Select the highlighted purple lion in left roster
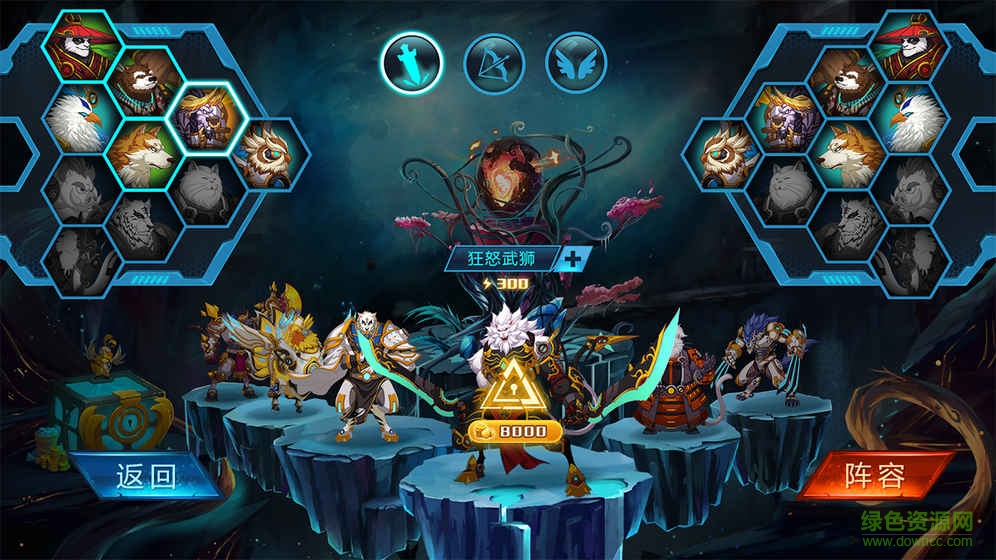This screenshot has width=996, height=560. tap(210, 118)
